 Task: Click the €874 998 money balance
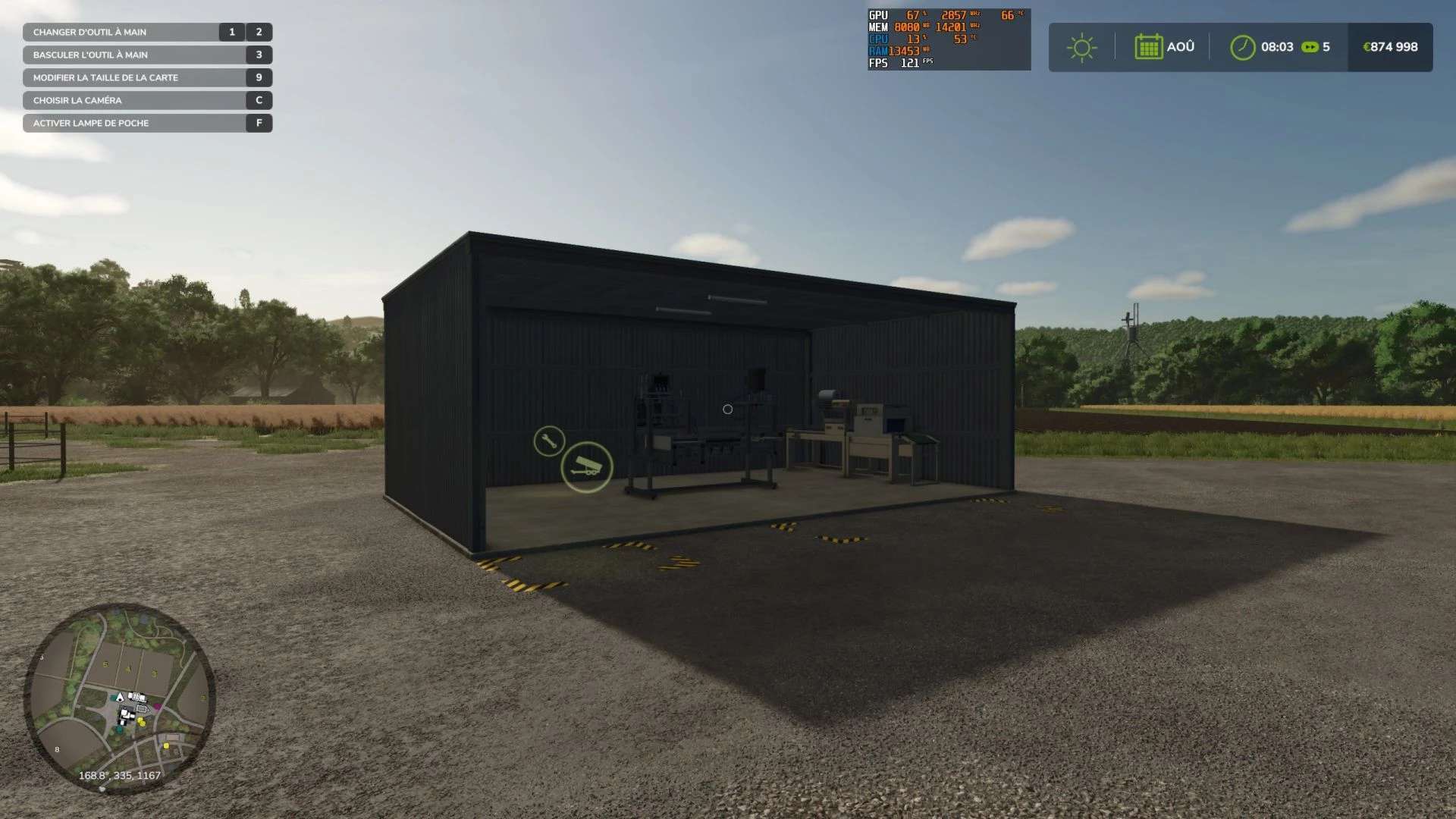1389,47
